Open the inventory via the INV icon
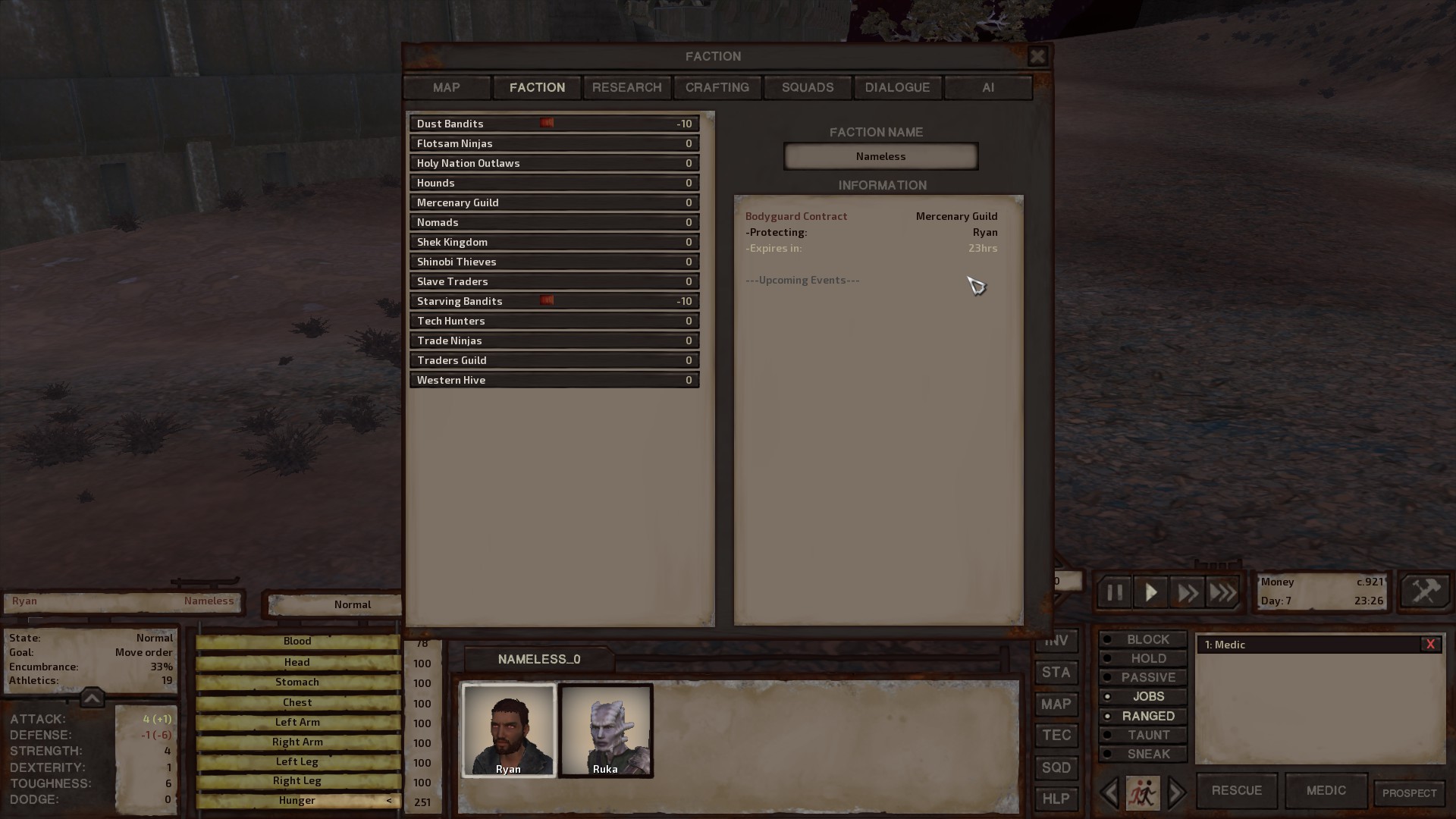1456x819 pixels. pyautogui.click(x=1056, y=641)
